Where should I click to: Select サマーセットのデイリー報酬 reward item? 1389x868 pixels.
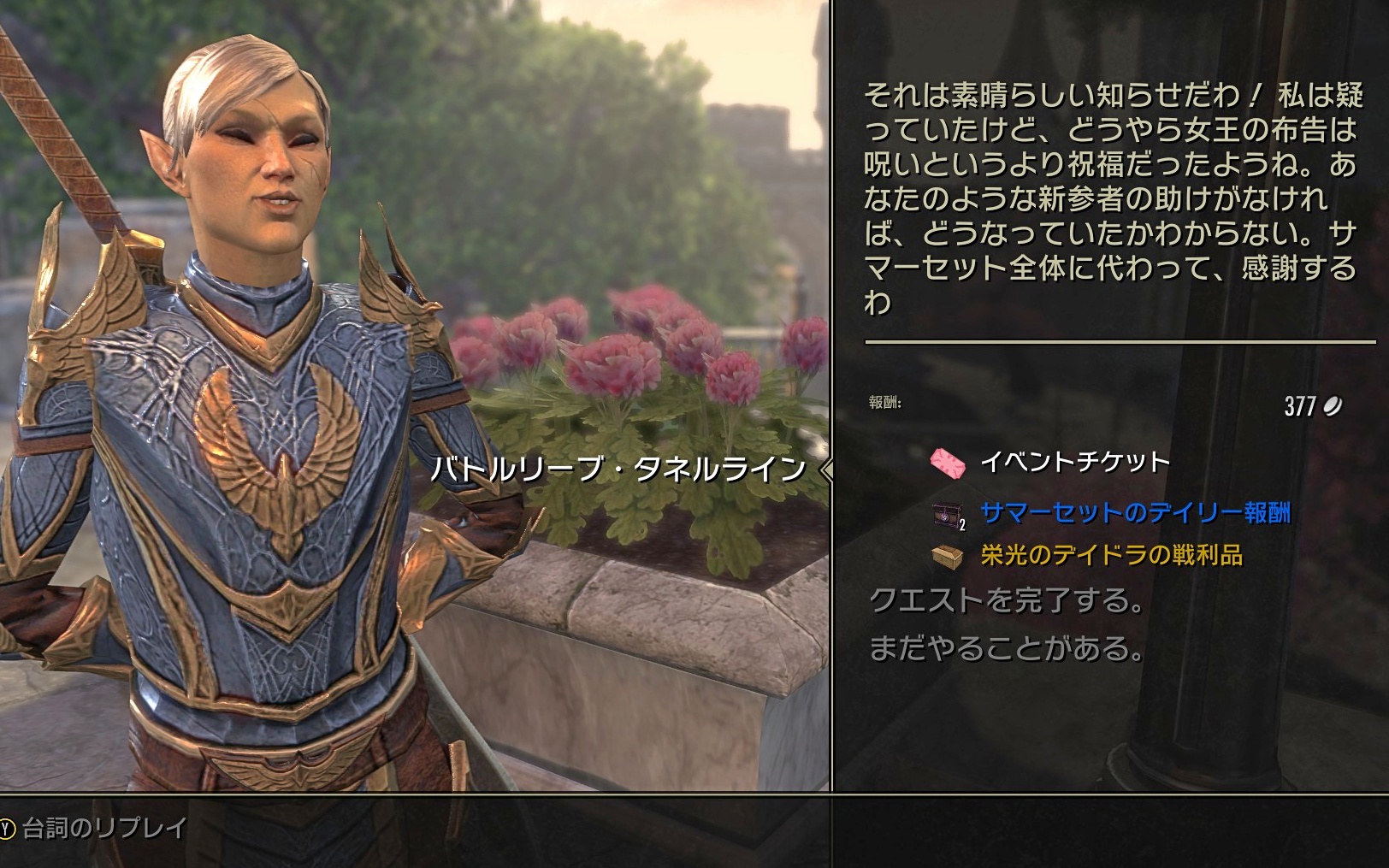(x=1134, y=513)
